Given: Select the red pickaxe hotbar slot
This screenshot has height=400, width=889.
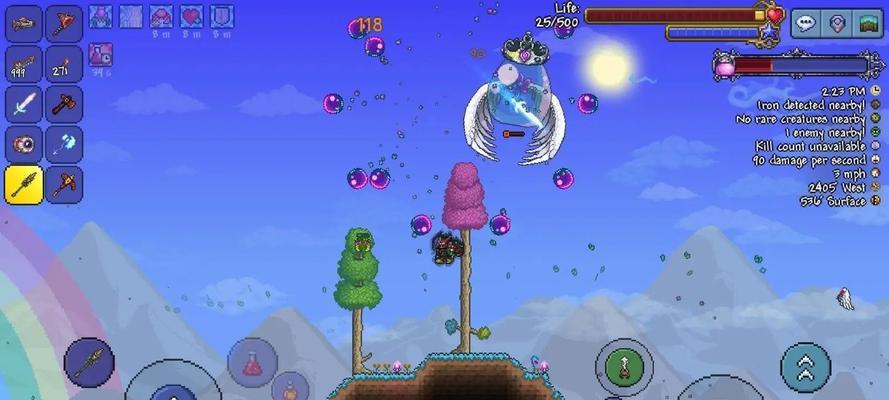Looking at the screenshot, I should coord(64,185).
